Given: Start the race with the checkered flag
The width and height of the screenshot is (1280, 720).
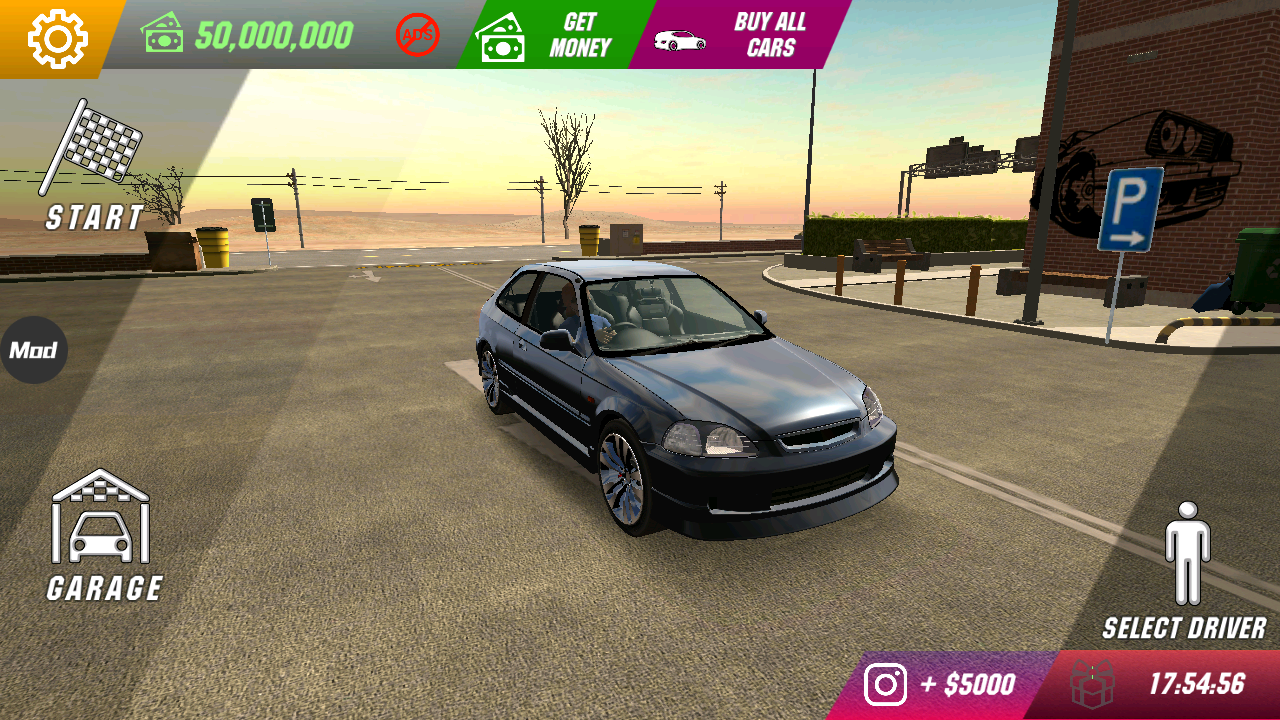Looking at the screenshot, I should 95,165.
